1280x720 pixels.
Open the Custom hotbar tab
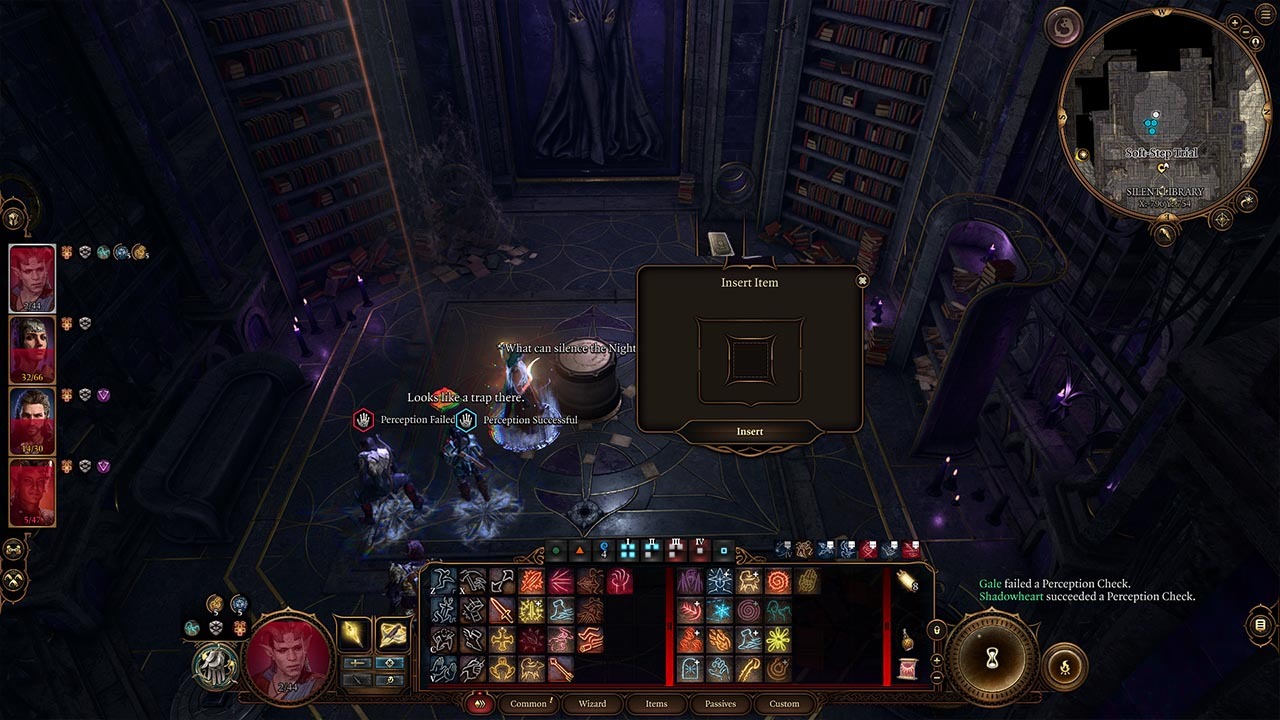click(784, 704)
